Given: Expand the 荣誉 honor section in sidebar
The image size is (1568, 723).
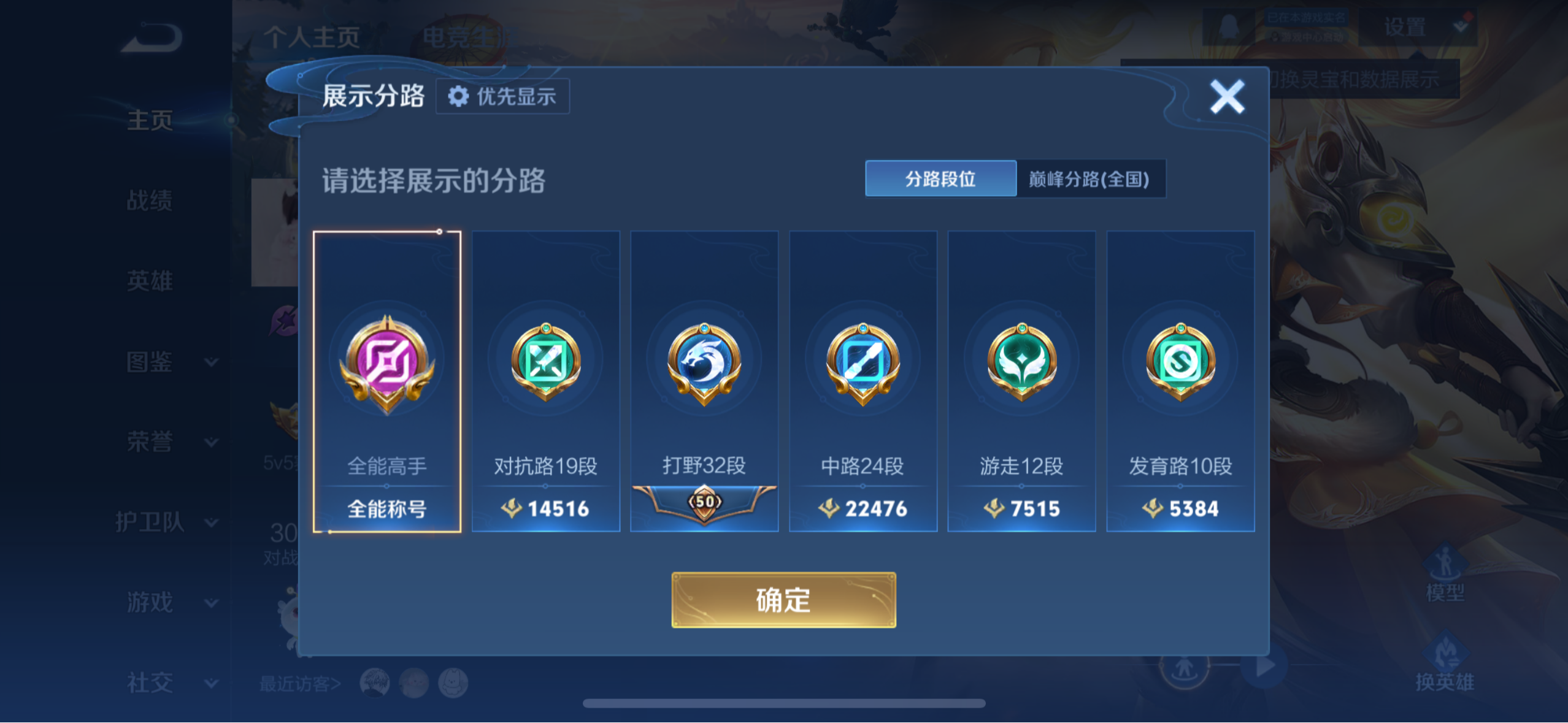Looking at the screenshot, I should (x=151, y=443).
